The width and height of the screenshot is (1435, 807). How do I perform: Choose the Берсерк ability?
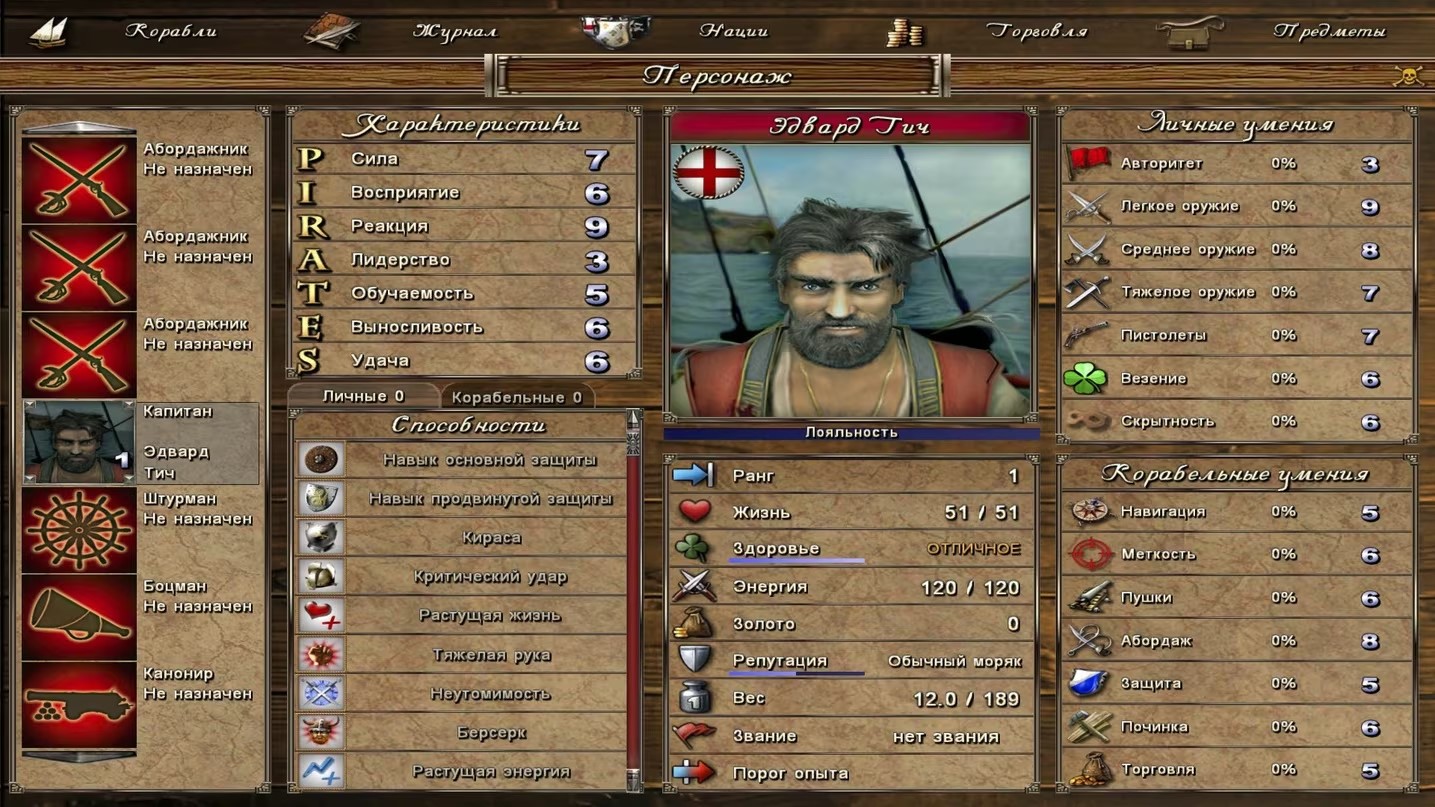[x=490, y=732]
